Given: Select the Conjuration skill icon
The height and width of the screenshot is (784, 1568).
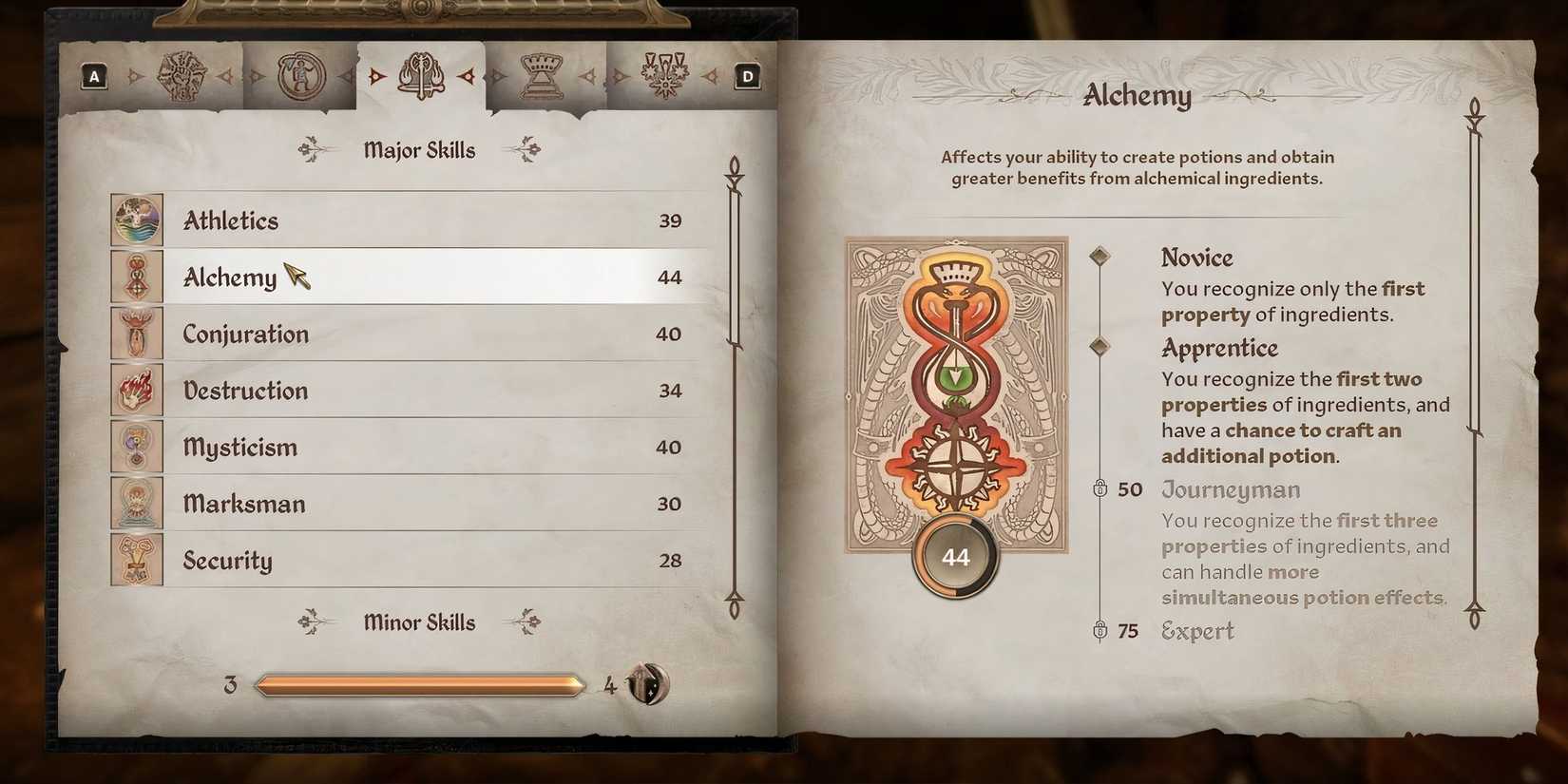Looking at the screenshot, I should click(x=136, y=334).
